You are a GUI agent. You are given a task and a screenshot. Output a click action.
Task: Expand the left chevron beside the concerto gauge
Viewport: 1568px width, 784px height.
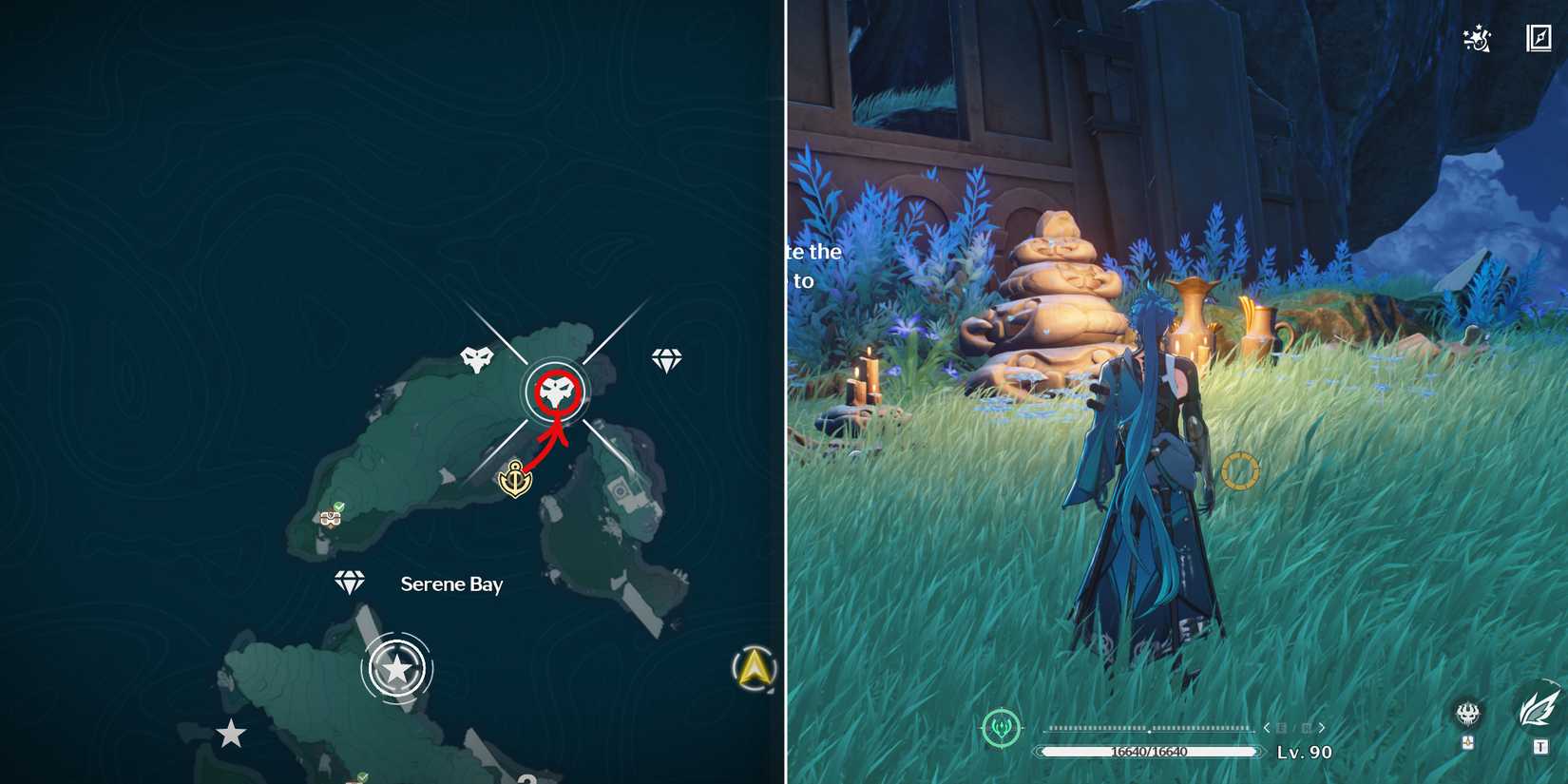[1267, 727]
